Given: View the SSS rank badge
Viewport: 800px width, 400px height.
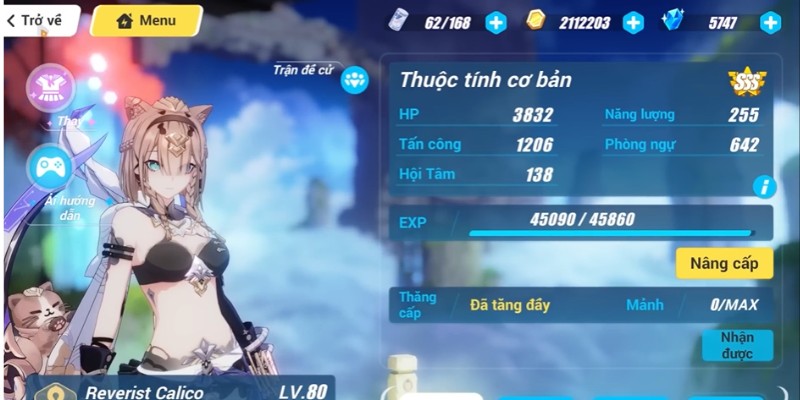Looking at the screenshot, I should click(x=741, y=84).
